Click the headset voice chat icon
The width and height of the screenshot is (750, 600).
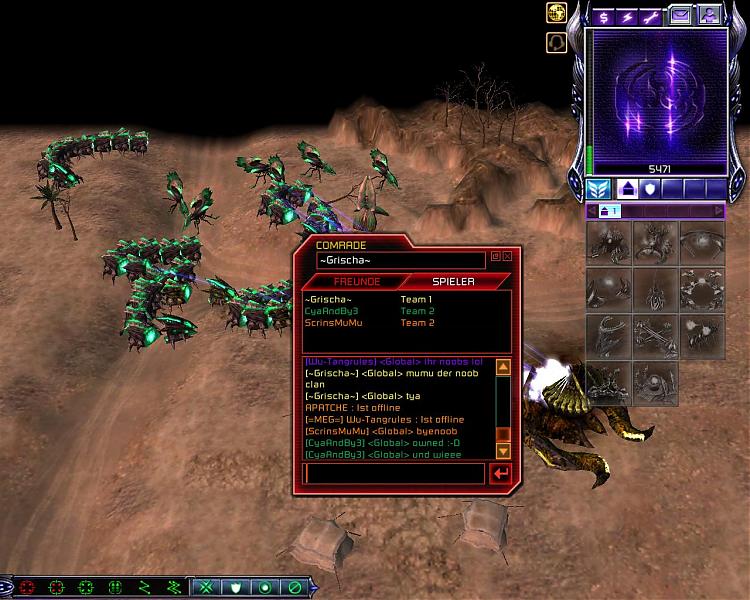(x=556, y=43)
